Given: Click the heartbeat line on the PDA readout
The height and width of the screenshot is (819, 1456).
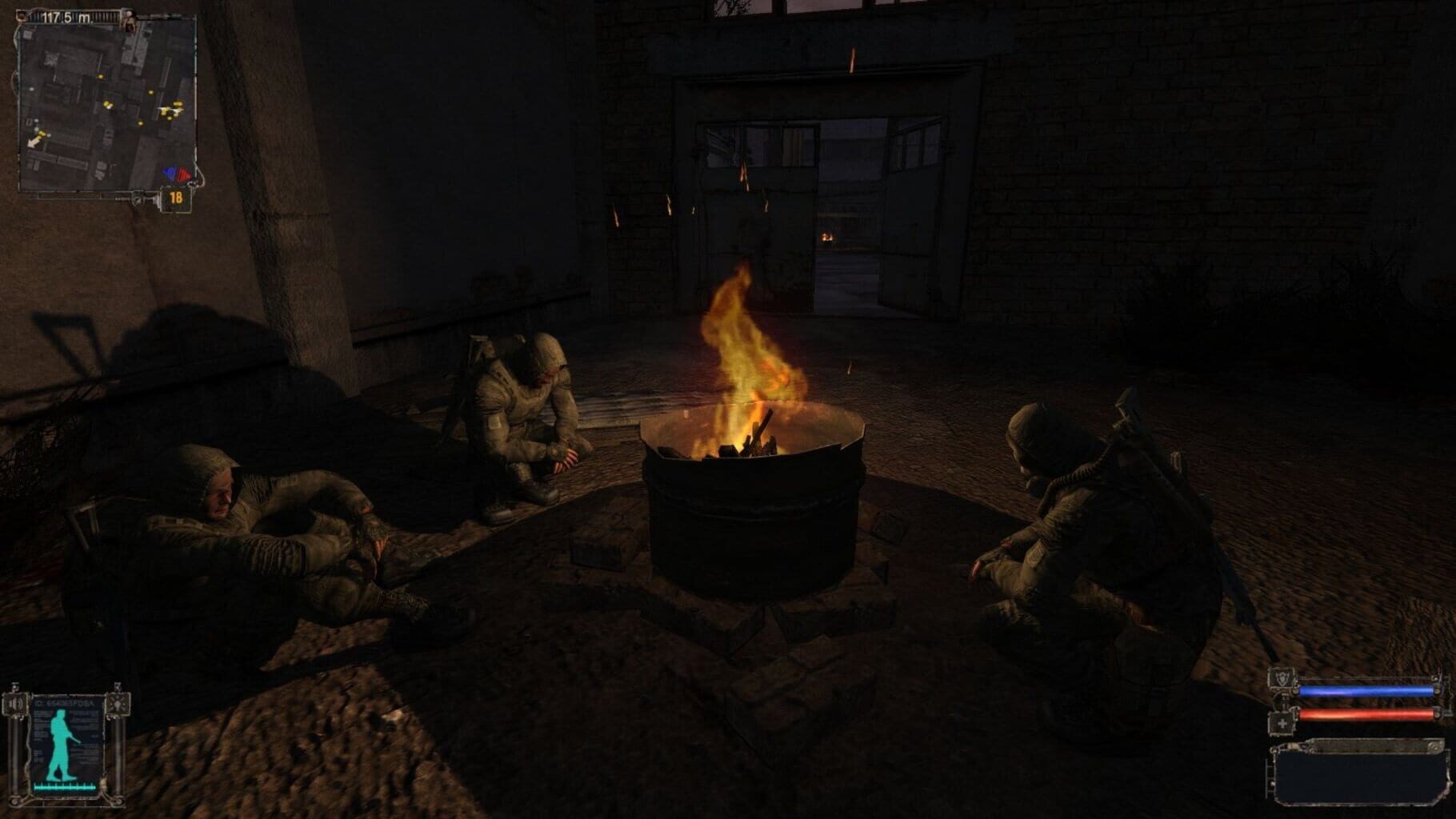Looking at the screenshot, I should (x=64, y=786).
